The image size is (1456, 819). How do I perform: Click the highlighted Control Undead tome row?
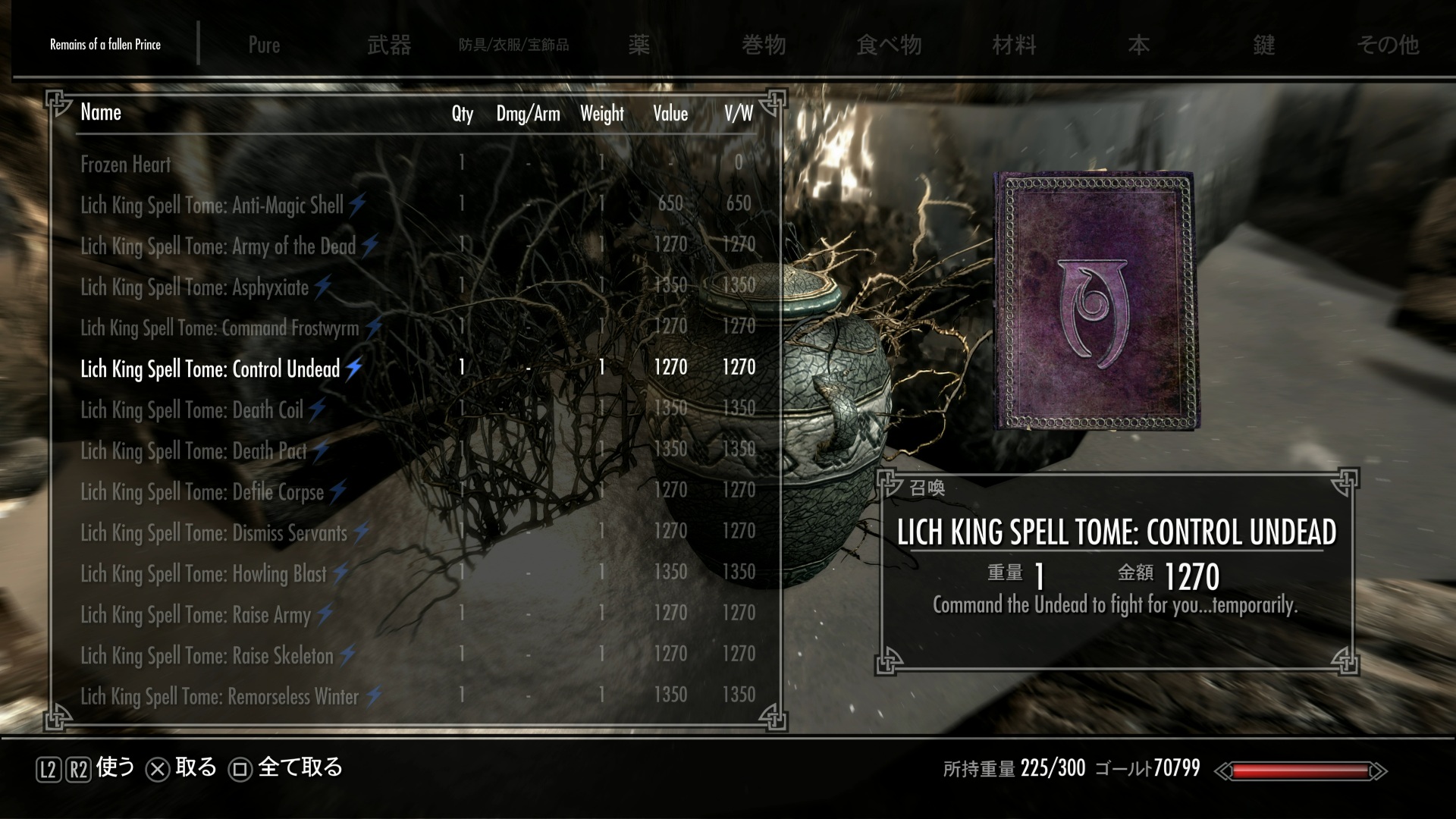pyautogui.click(x=210, y=369)
